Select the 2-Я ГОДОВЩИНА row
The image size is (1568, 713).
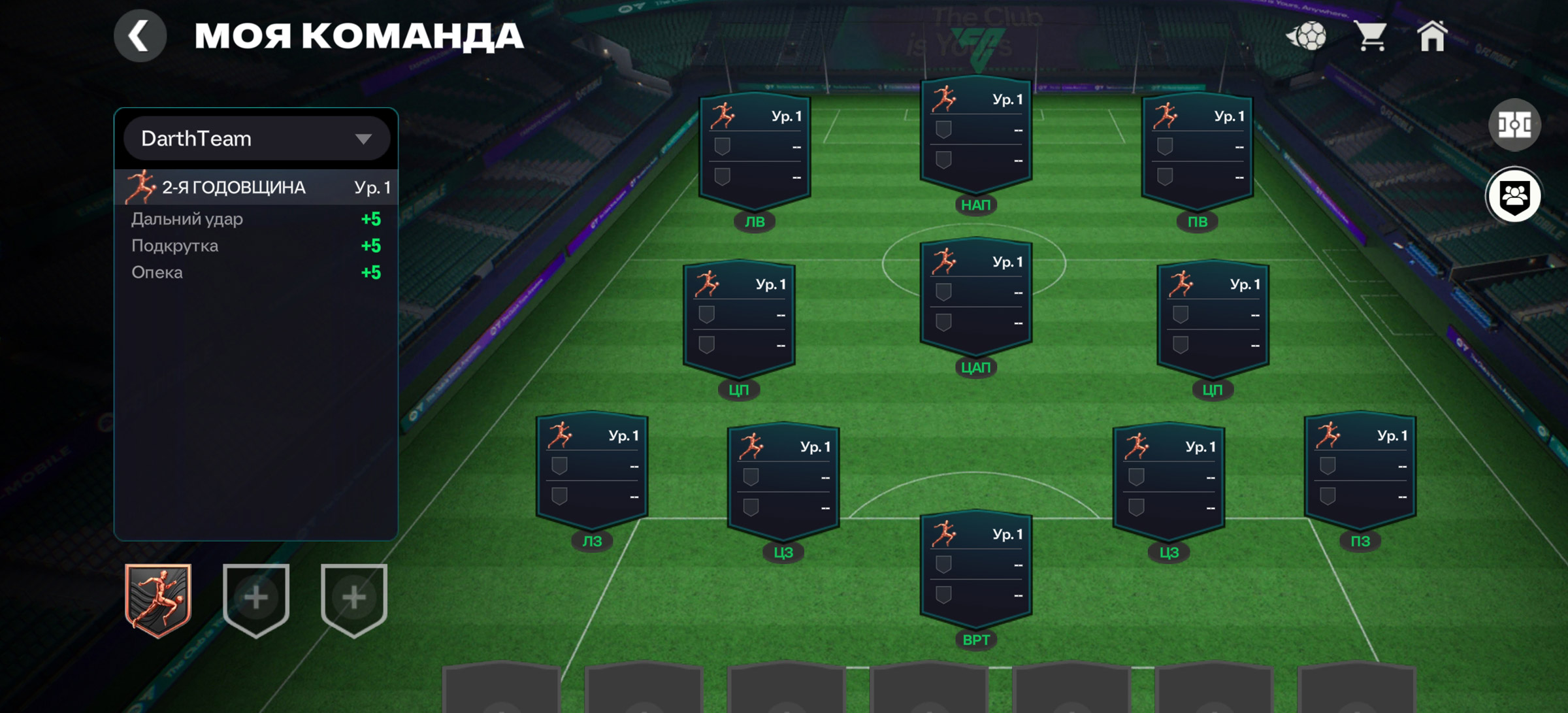256,188
